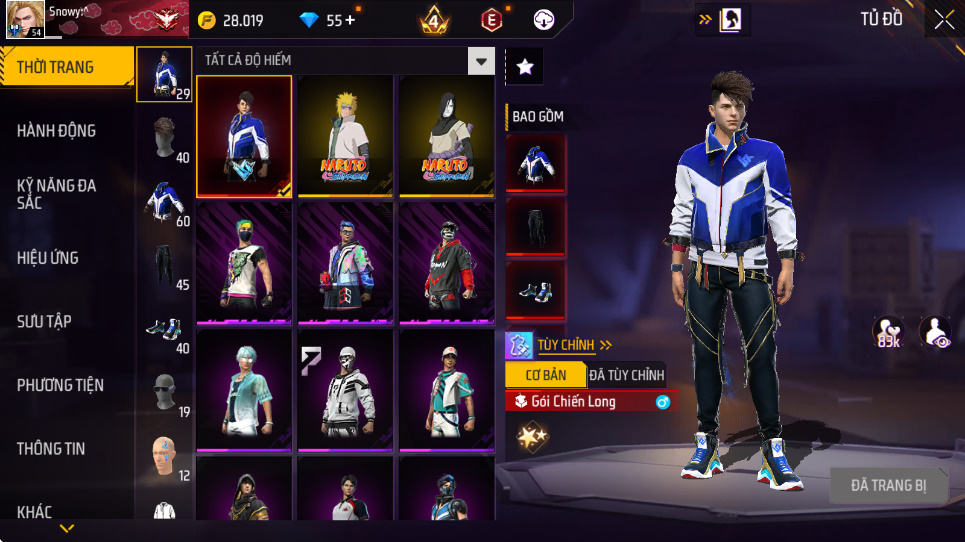Viewport: 965px width, 542px height.
Task: Choose the Orochimaru Naruto outfit bundle
Action: [446, 136]
